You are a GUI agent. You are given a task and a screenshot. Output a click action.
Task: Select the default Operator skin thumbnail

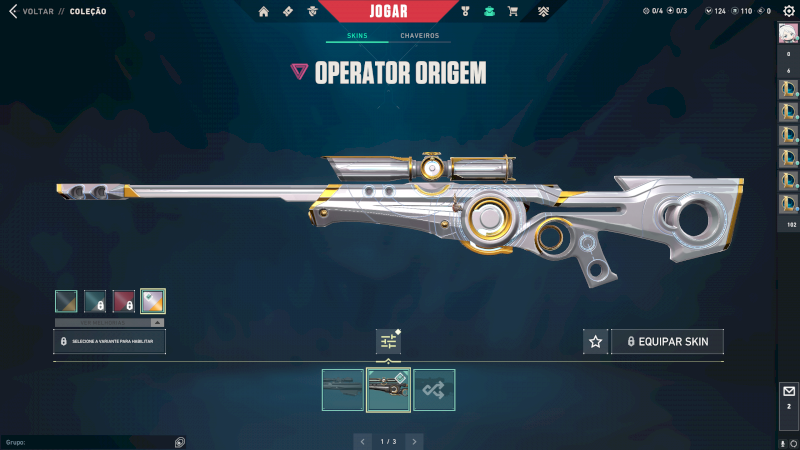343,390
